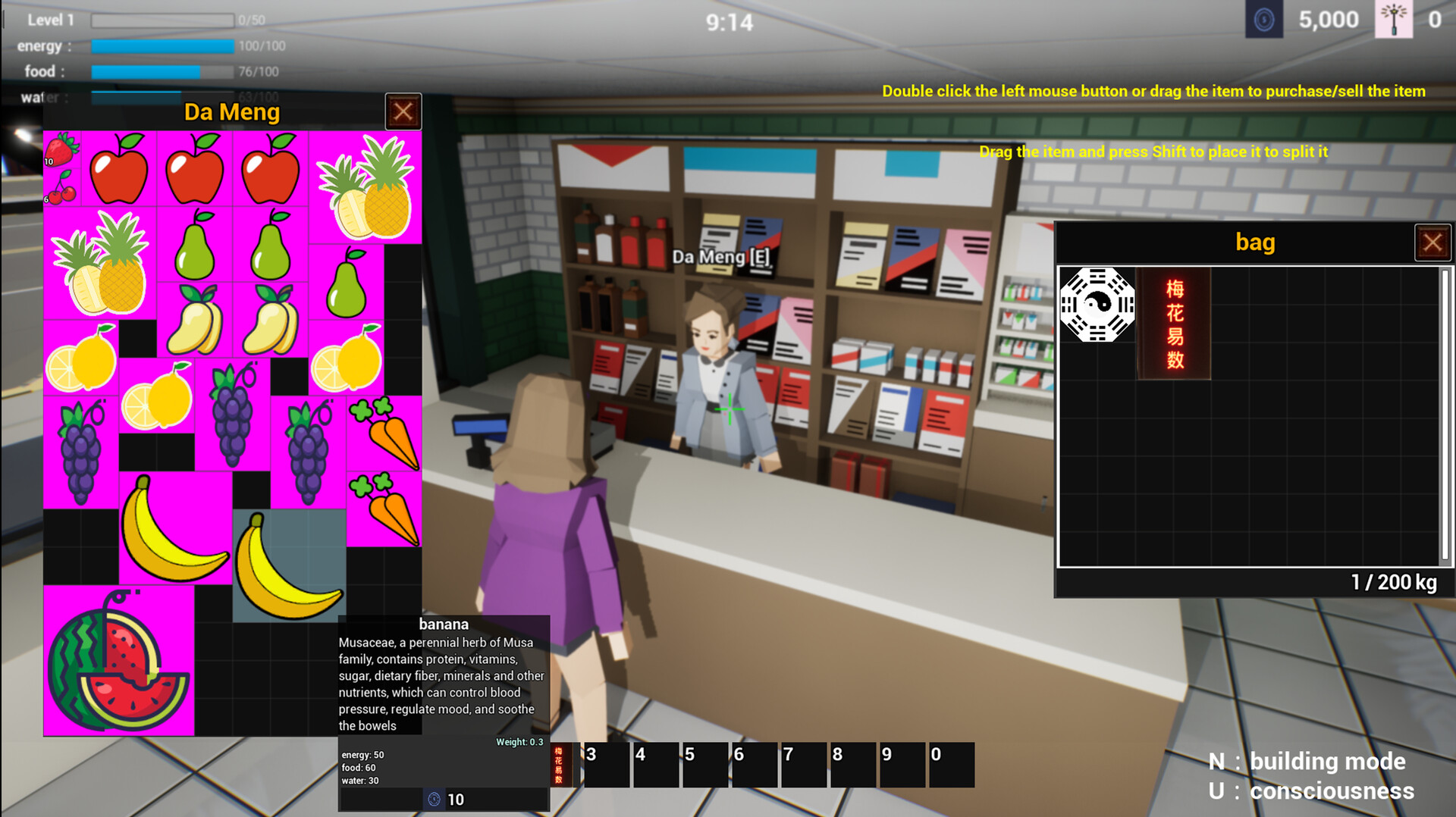
Task: Select the green pear icon
Action: (x=196, y=250)
